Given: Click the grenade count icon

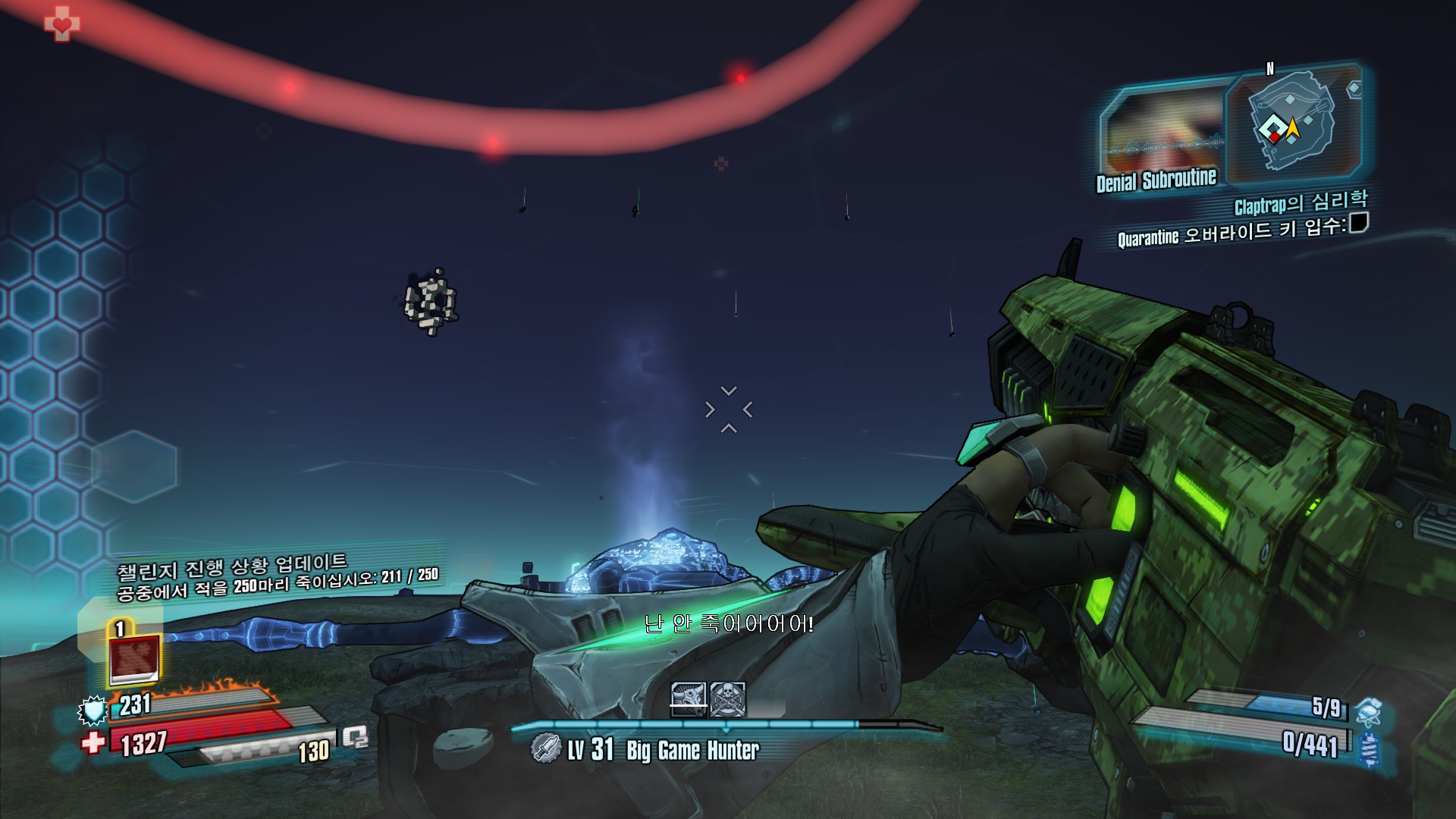Looking at the screenshot, I should [1367, 712].
